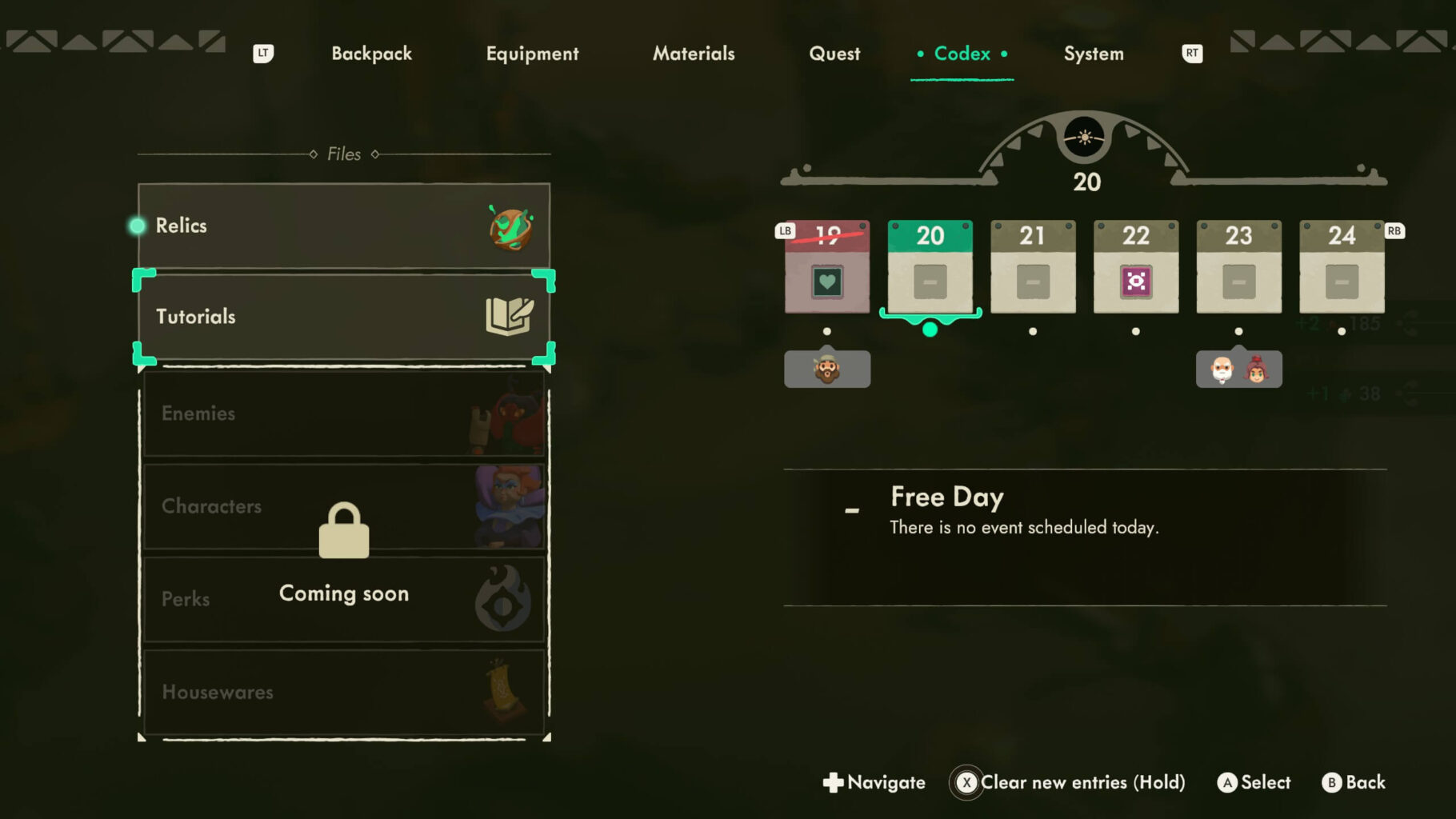1456x819 pixels.
Task: Open the Relics file entry
Action: (344, 226)
